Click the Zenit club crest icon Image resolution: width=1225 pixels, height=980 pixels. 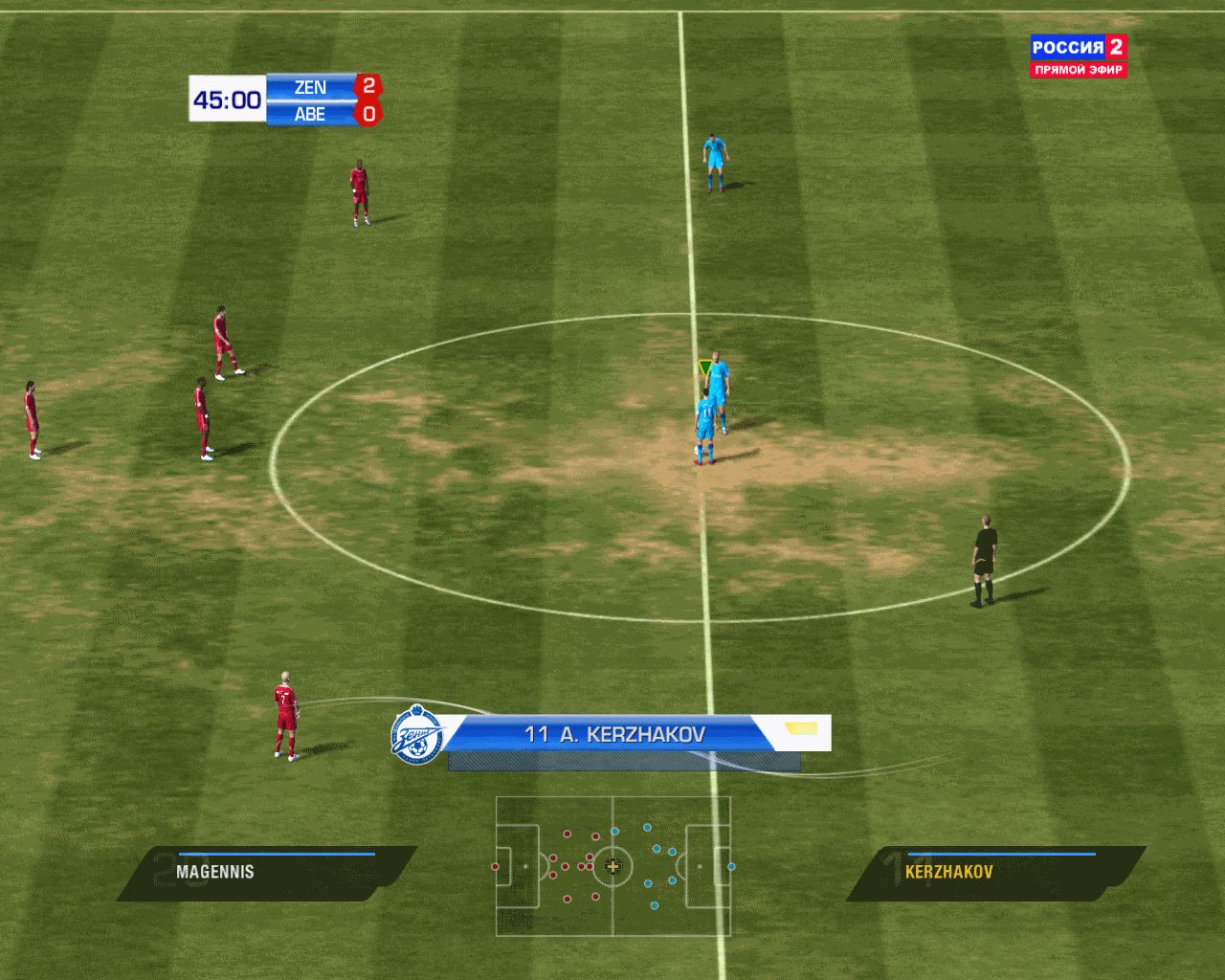(417, 735)
